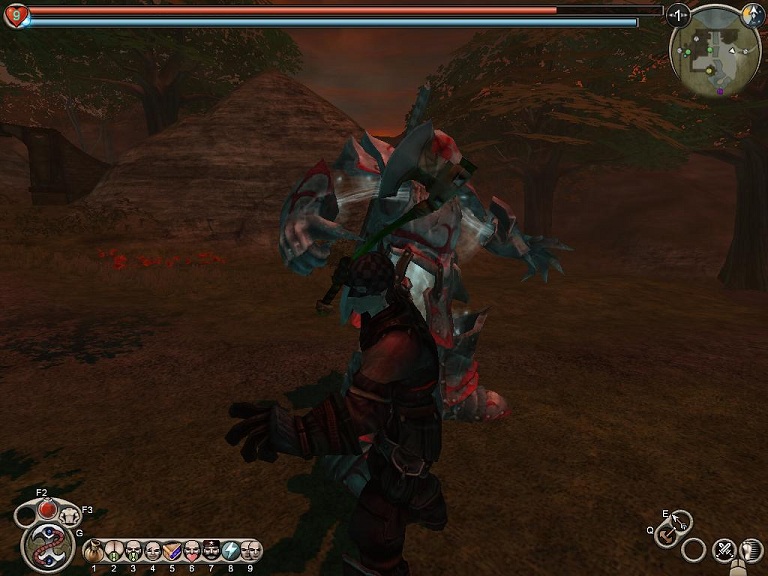Click the minimap zoom level number
768x576 pixels.
(x=679, y=15)
